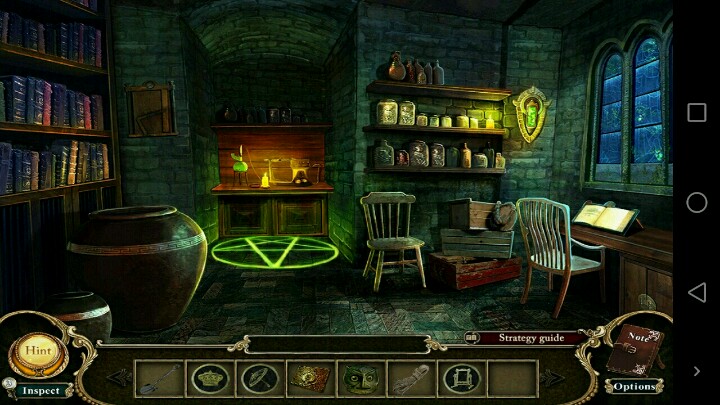Screen dimensions: 720x405
Task: Select the shovel in the inventory
Action: click(x=159, y=380)
